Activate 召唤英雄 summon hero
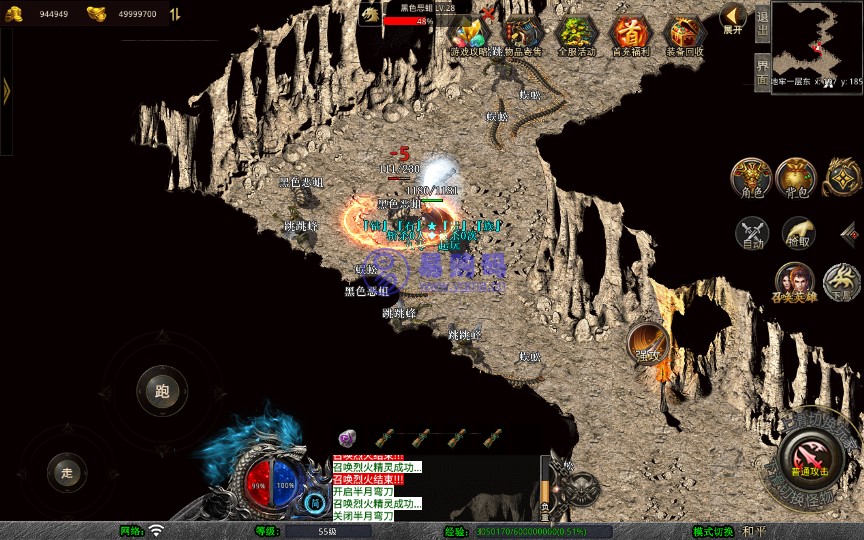 pyautogui.click(x=794, y=281)
